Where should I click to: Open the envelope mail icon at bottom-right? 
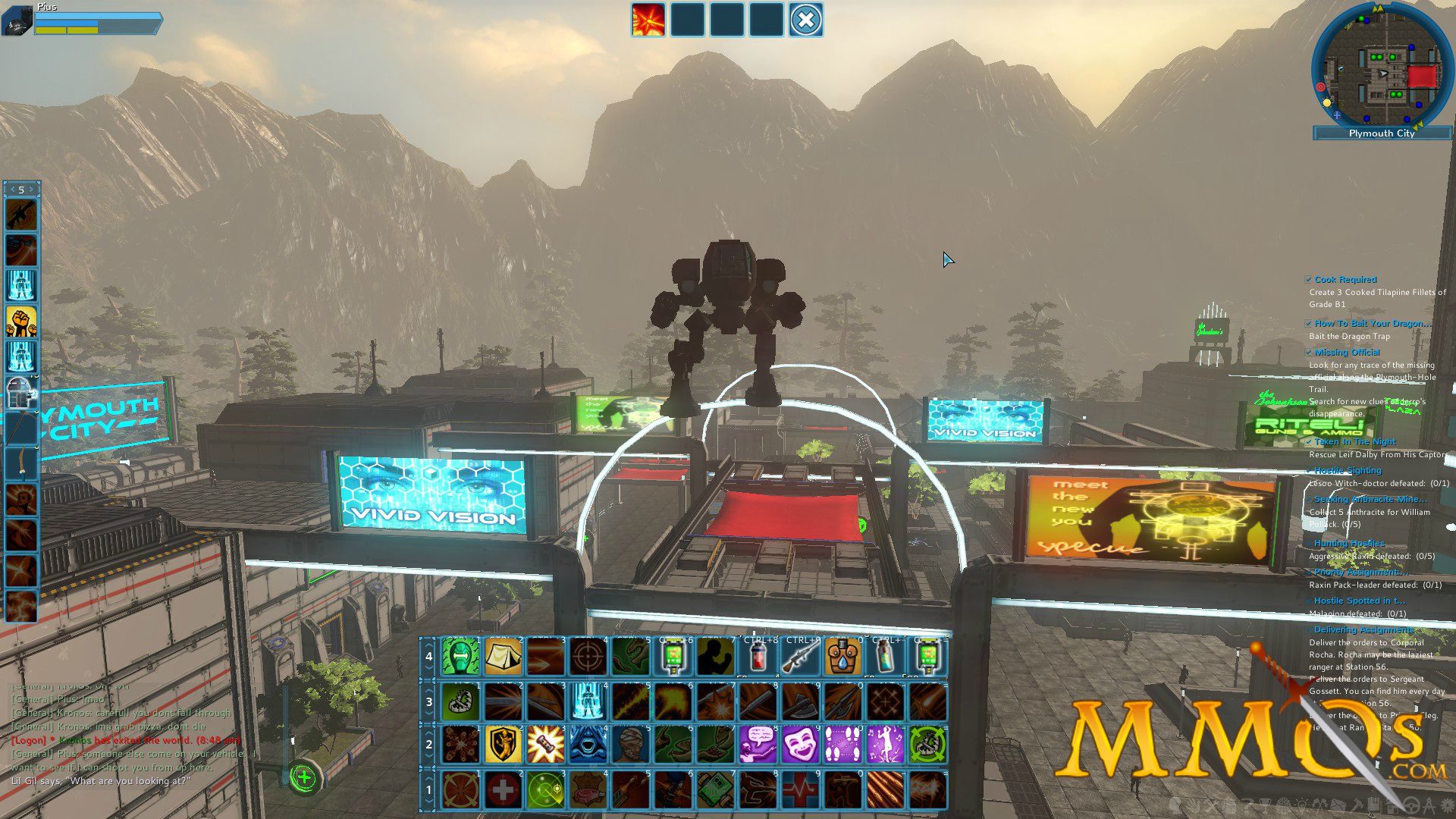point(1338,804)
